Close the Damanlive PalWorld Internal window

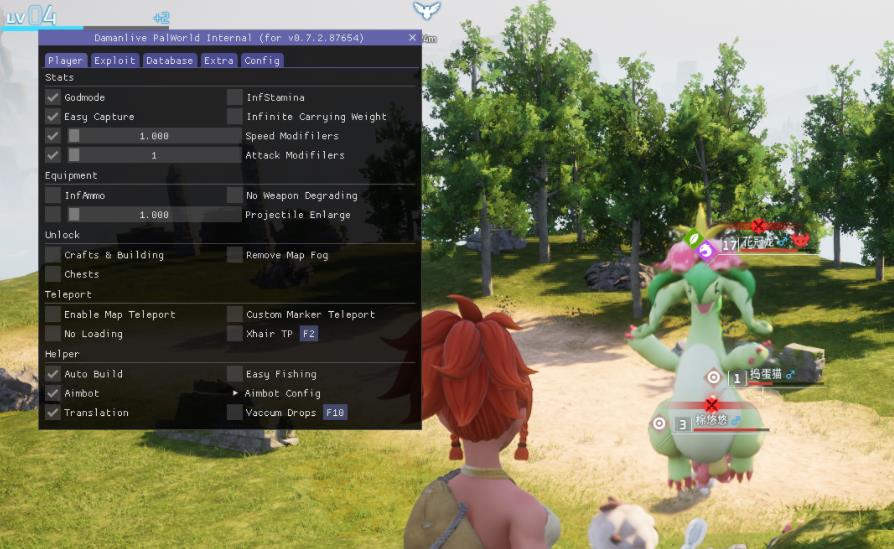412,38
